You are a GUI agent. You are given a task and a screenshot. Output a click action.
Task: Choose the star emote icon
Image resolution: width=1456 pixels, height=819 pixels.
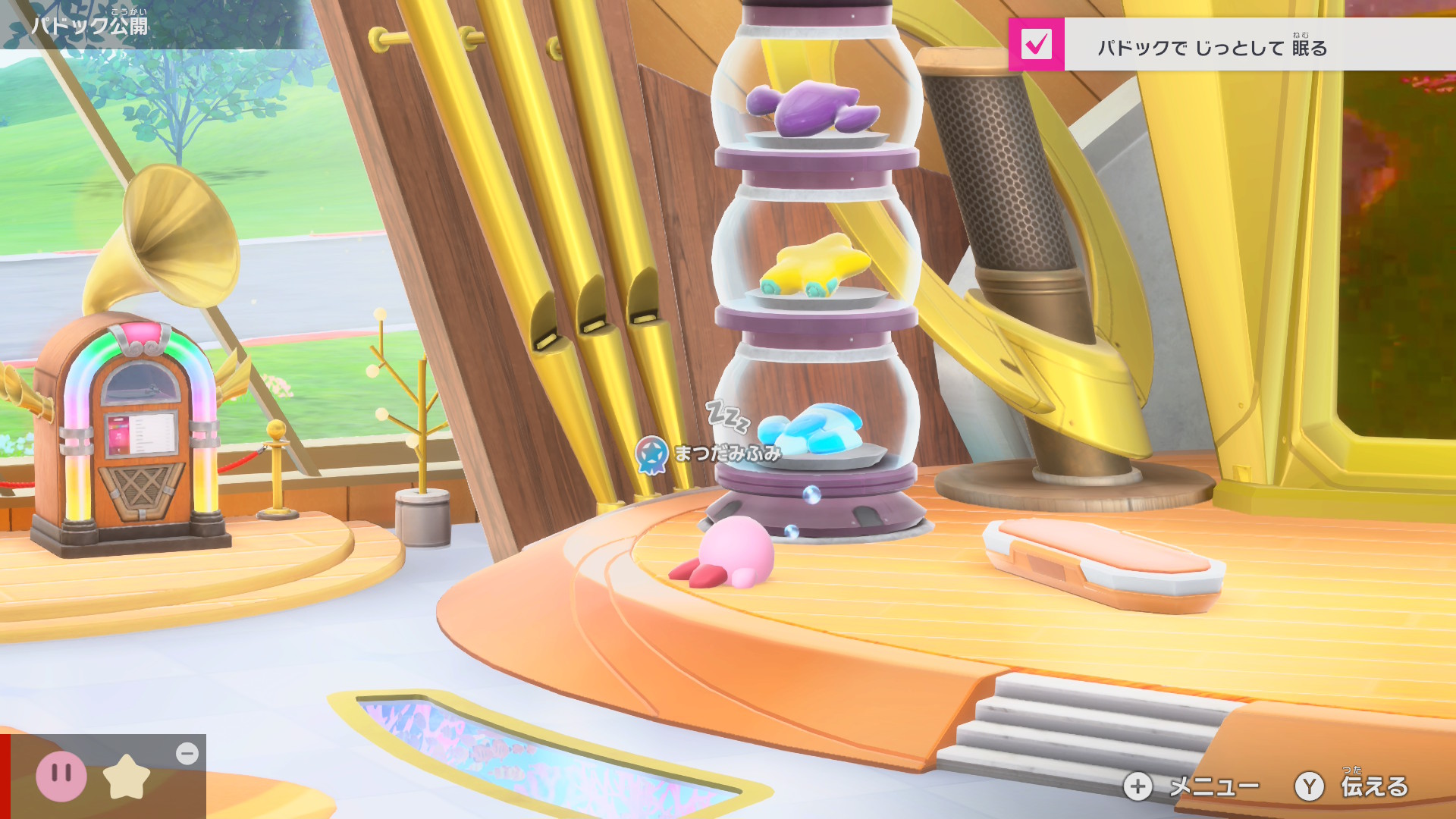point(127,777)
